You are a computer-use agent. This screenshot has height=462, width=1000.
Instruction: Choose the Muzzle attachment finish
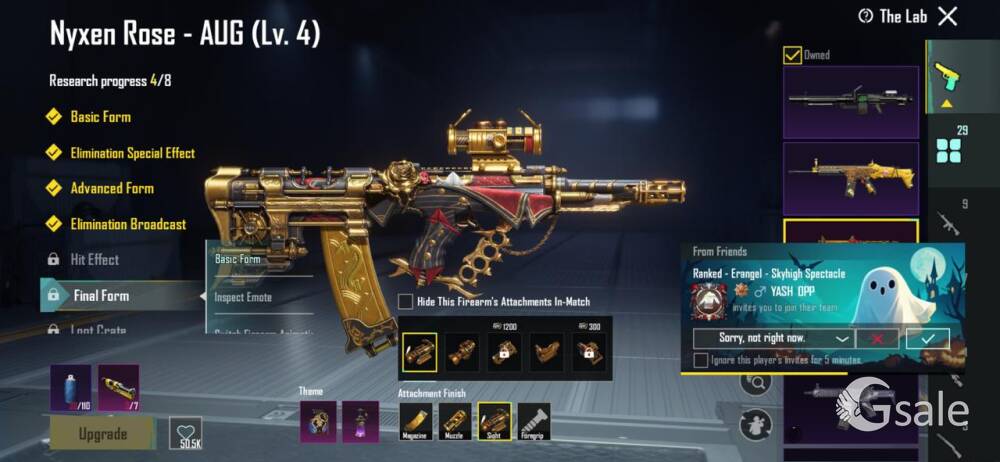455,423
